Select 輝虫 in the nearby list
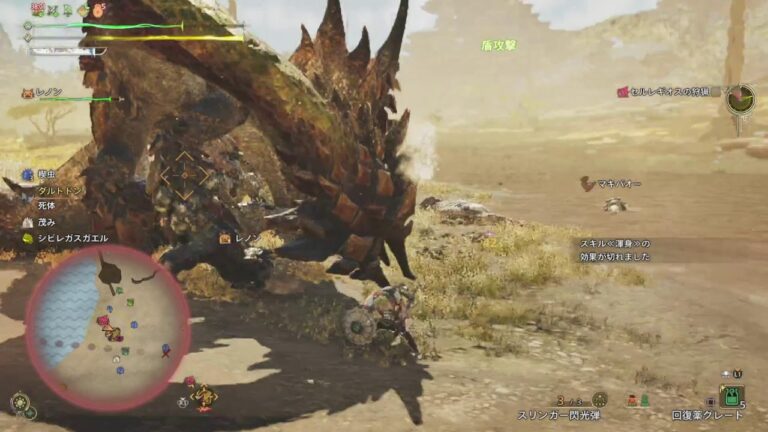This screenshot has width=768, height=432. [x=46, y=173]
